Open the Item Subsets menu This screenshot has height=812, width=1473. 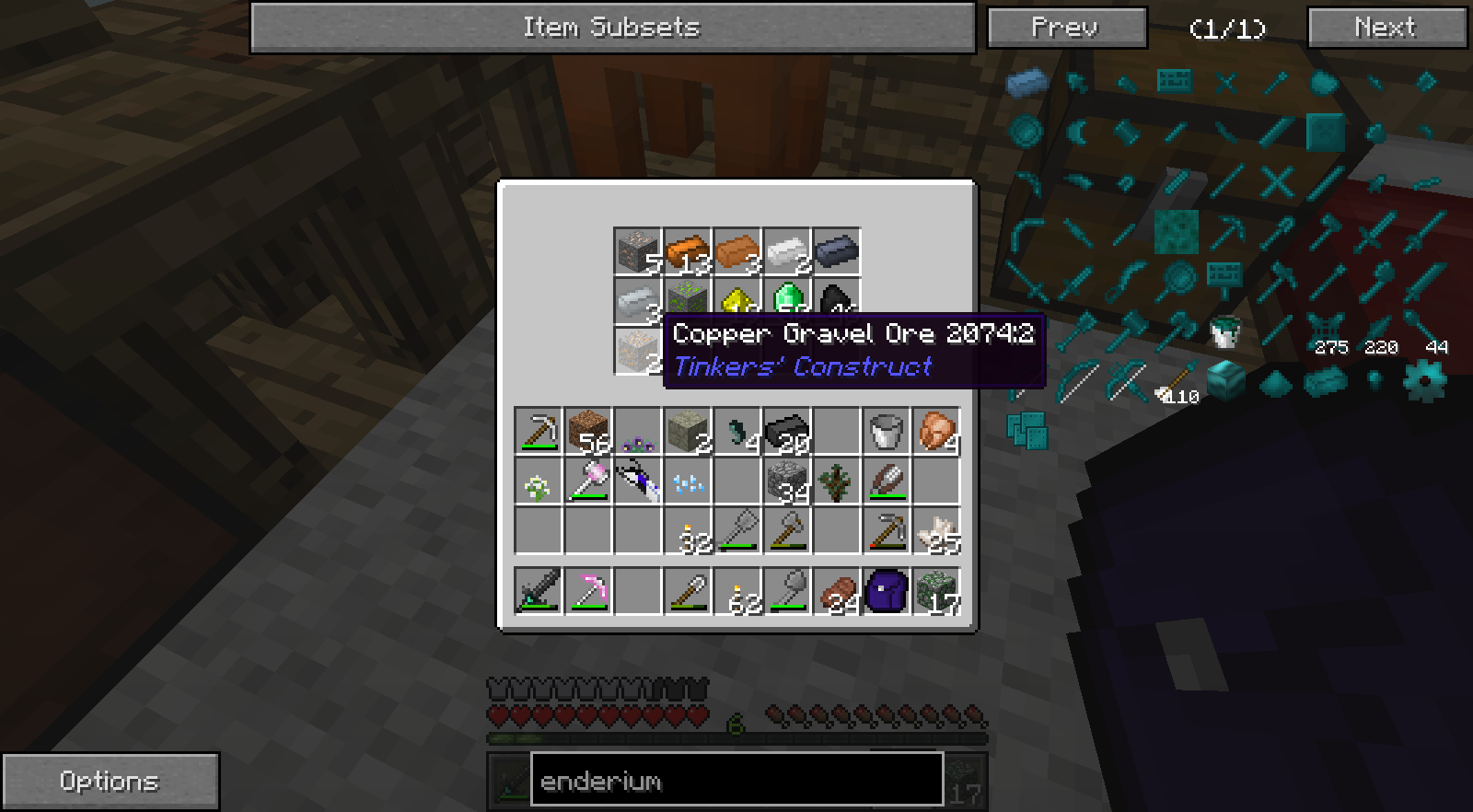612,28
